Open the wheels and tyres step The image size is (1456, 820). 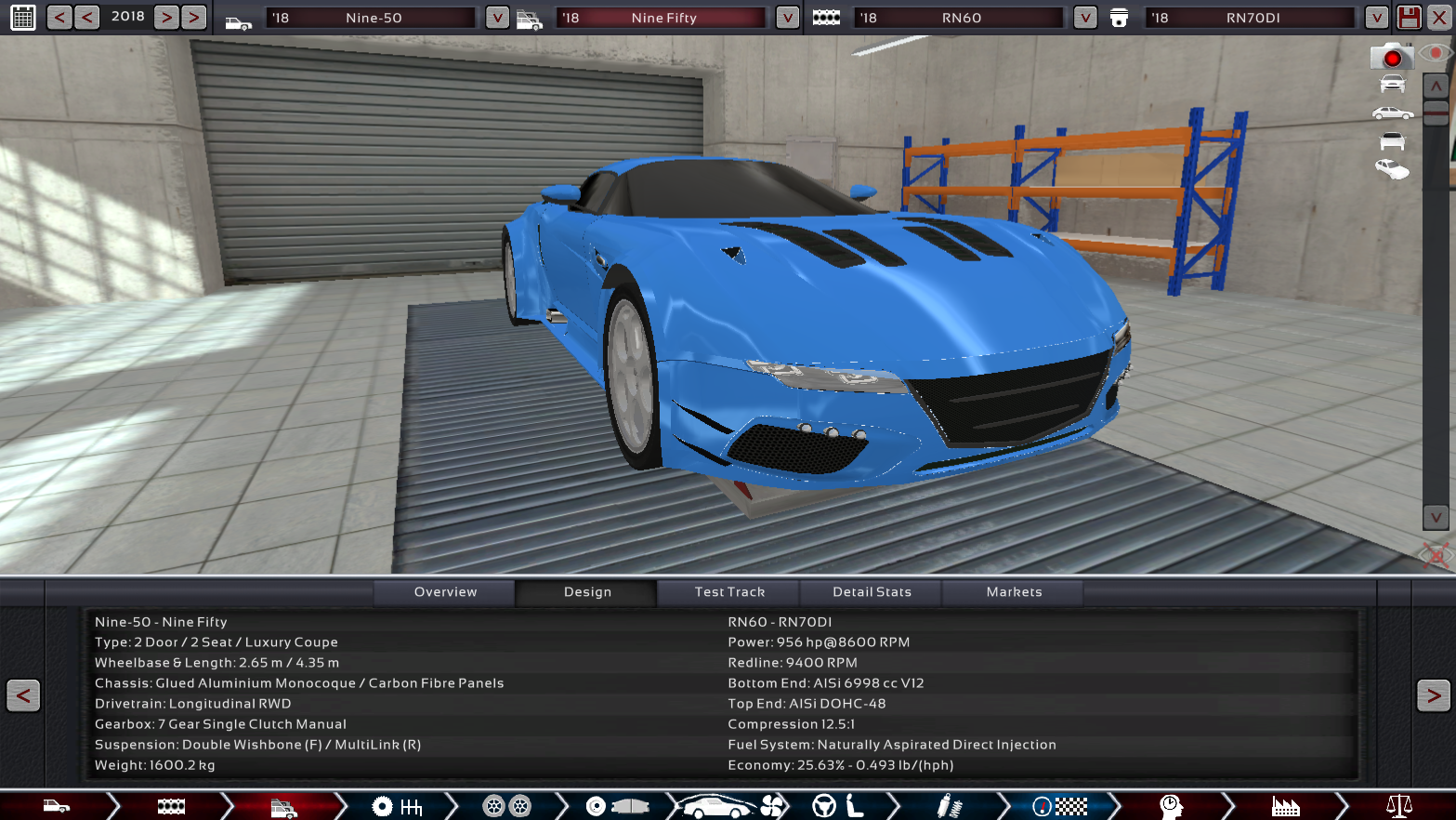coord(507,806)
